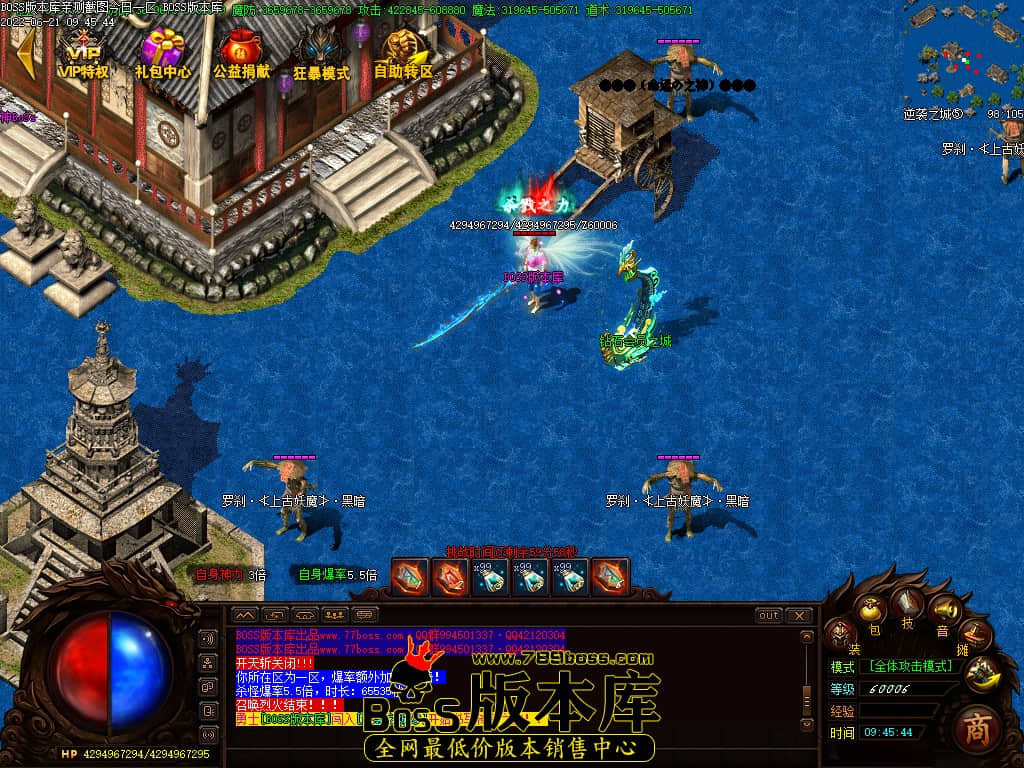Open the 装 equipment button
This screenshot has width=1024, height=768.
pos(840,634)
